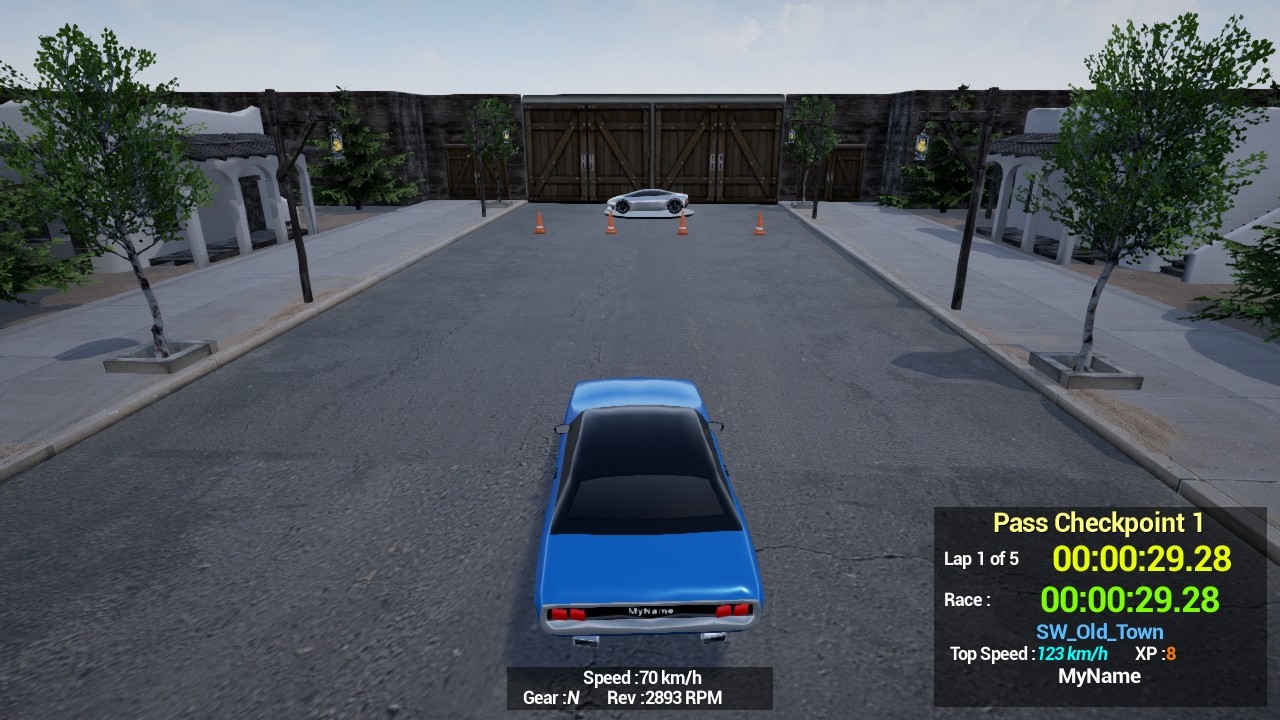This screenshot has height=720, width=1280.
Task: Click the Speed readout at screen bottom
Action: pyautogui.click(x=640, y=677)
